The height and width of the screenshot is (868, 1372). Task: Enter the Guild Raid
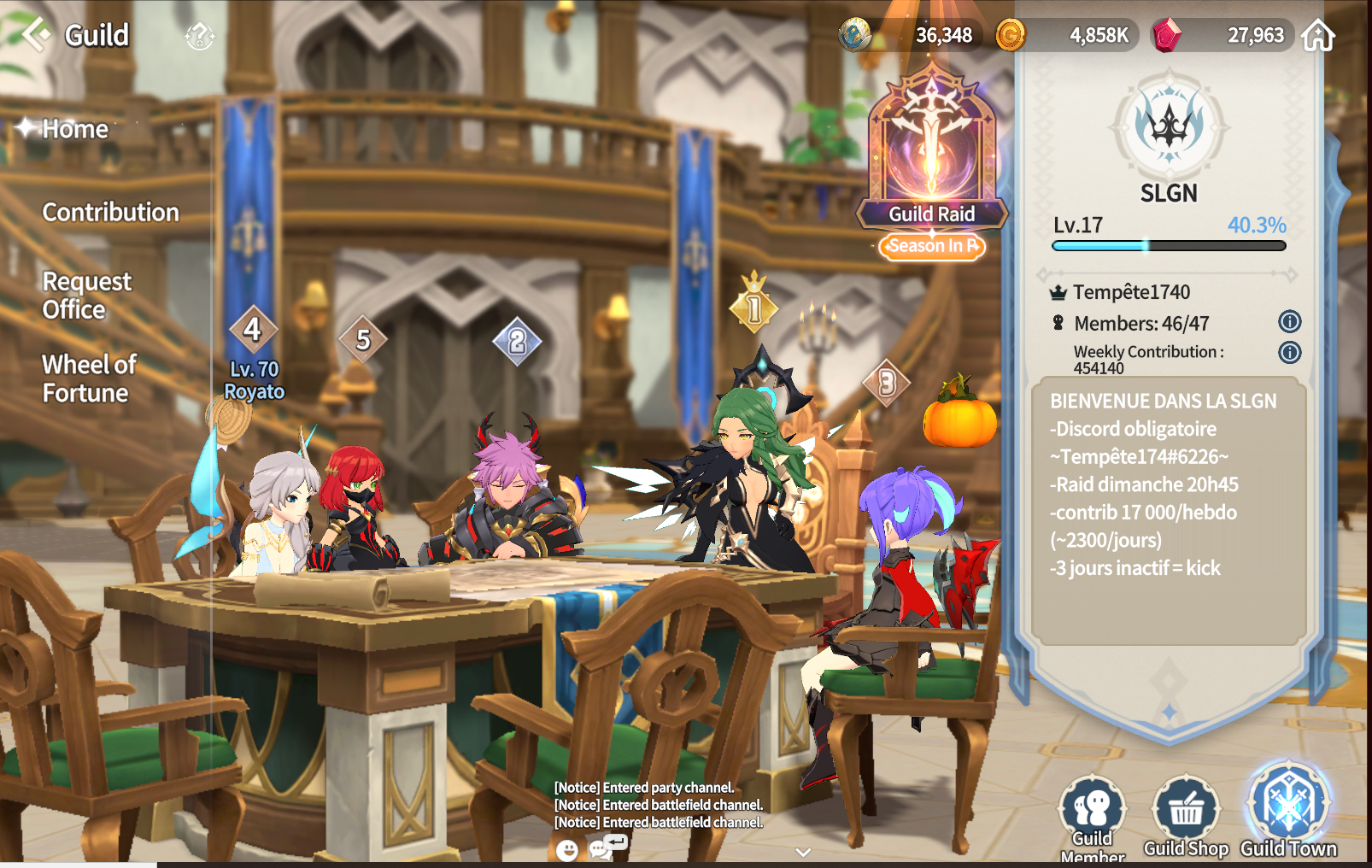coord(932,154)
